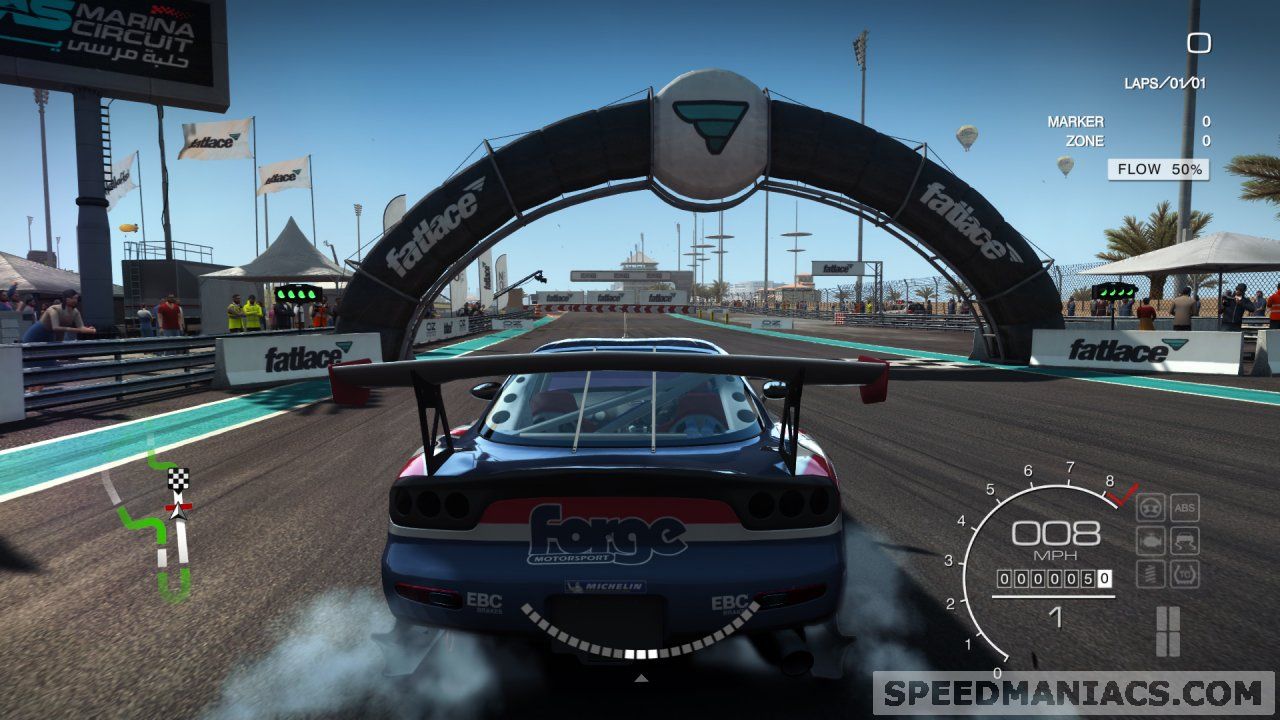Image resolution: width=1280 pixels, height=720 pixels.
Task: Click the square icon above the lap counter
Action: click(x=1198, y=43)
